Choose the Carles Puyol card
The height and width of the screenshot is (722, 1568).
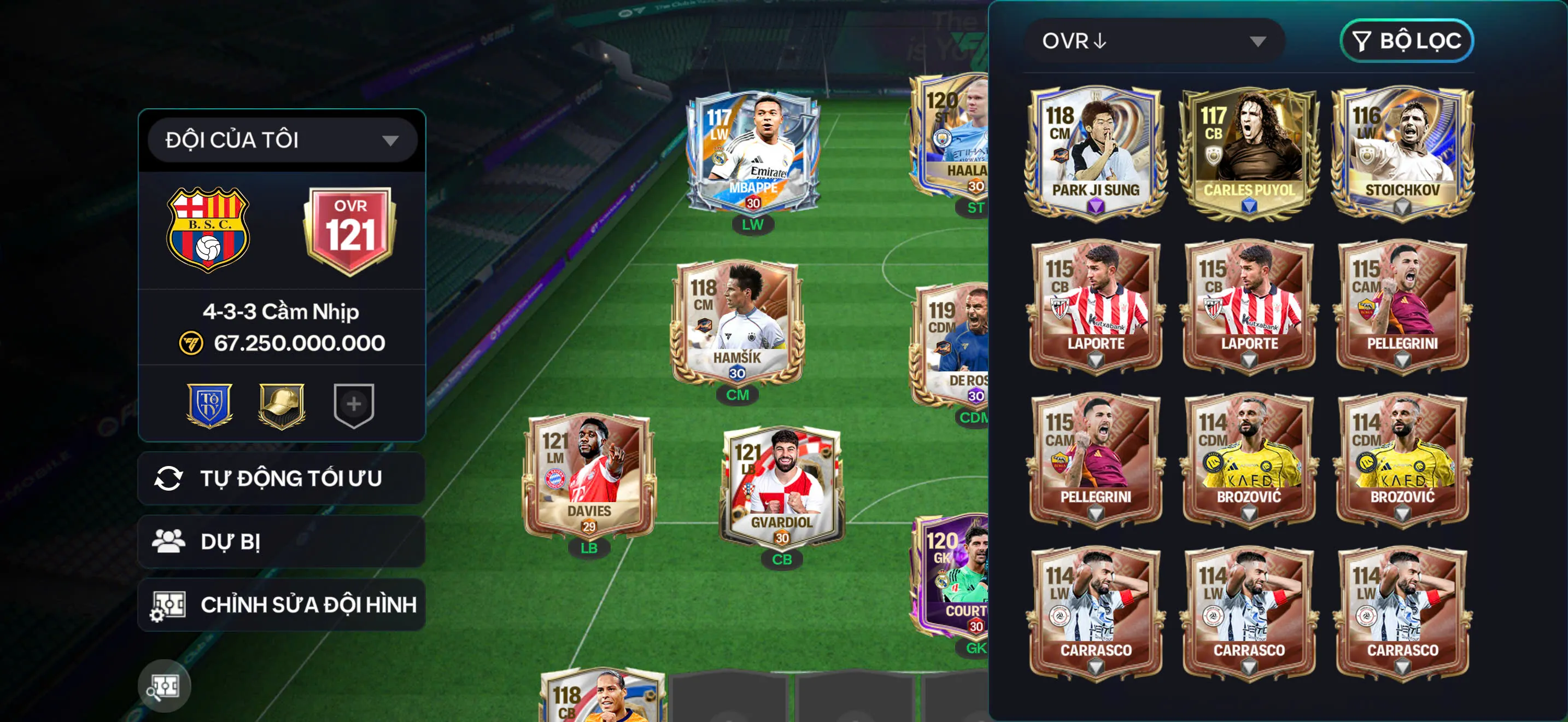click(1248, 152)
